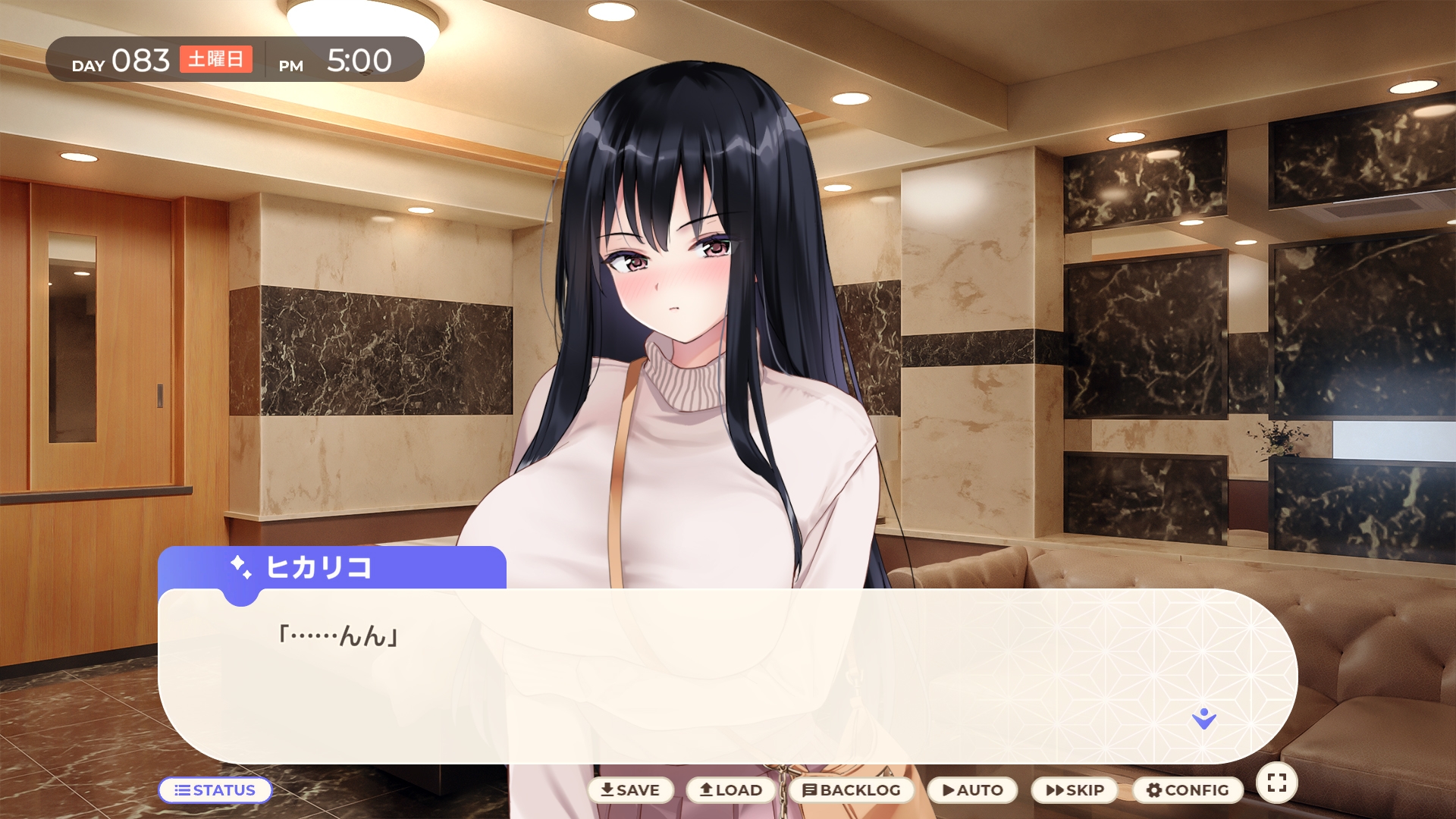Open the CONFIG settings menu
The image size is (1456, 819).
[1188, 790]
